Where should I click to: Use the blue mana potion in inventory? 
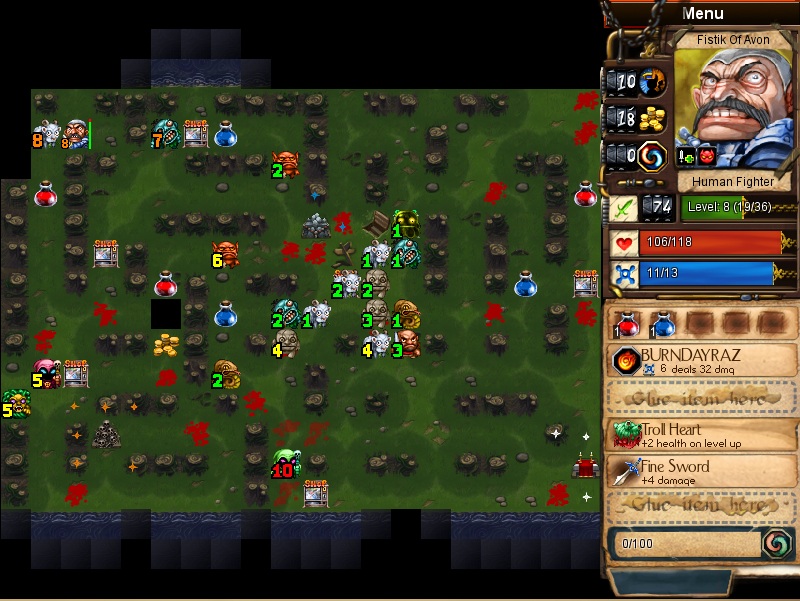pyautogui.click(x=662, y=323)
